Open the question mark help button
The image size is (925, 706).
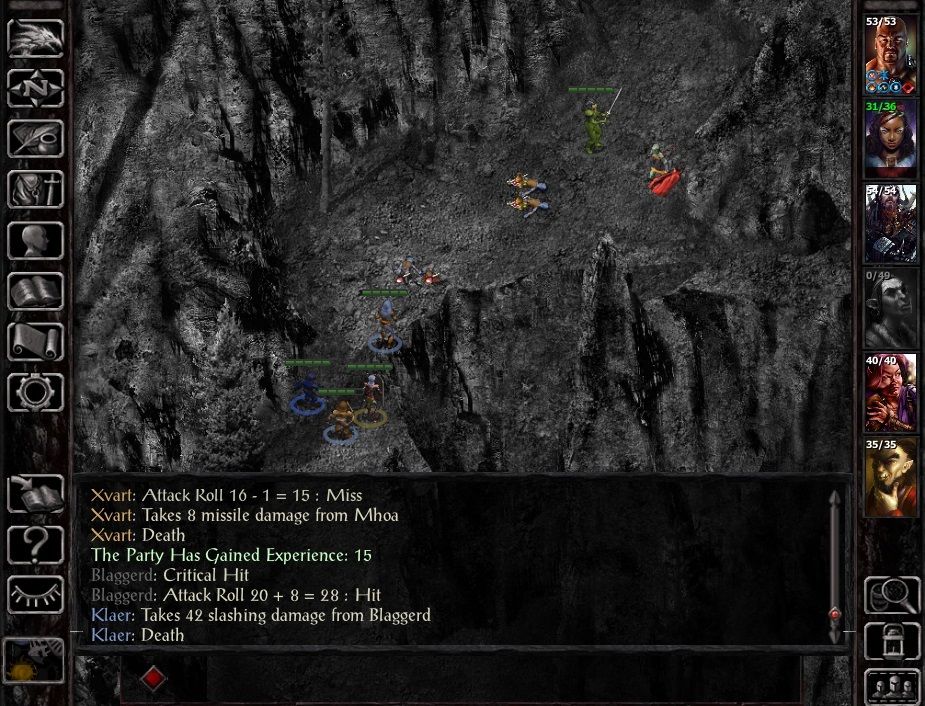[36, 545]
